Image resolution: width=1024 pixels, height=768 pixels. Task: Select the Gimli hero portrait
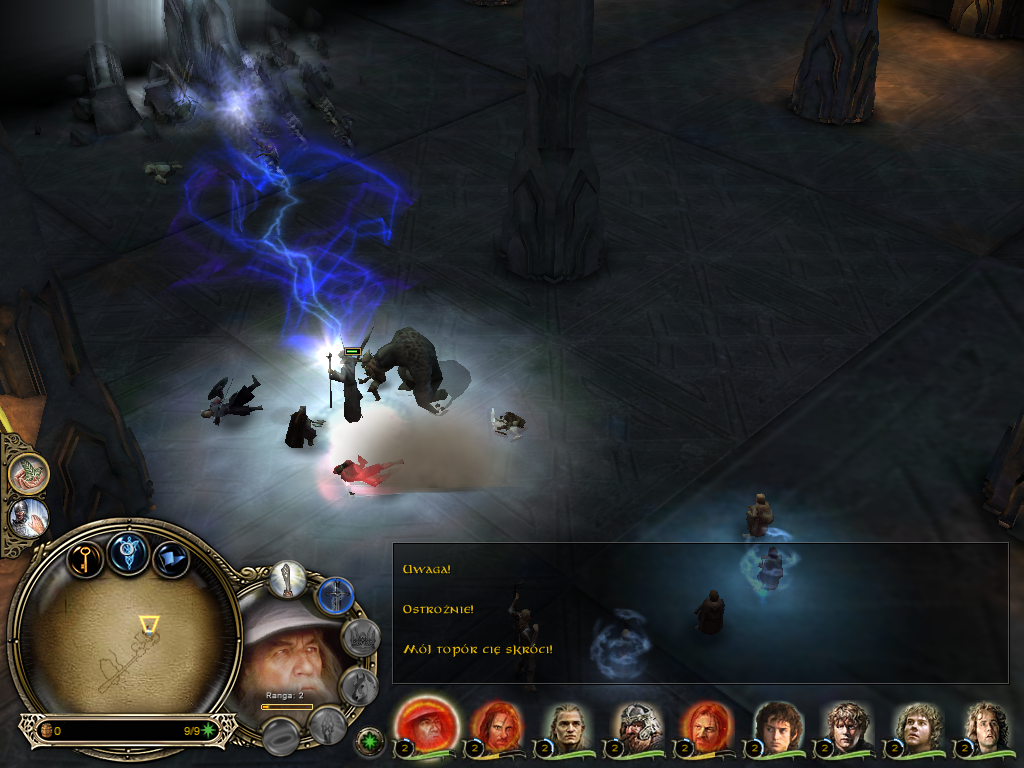point(637,728)
